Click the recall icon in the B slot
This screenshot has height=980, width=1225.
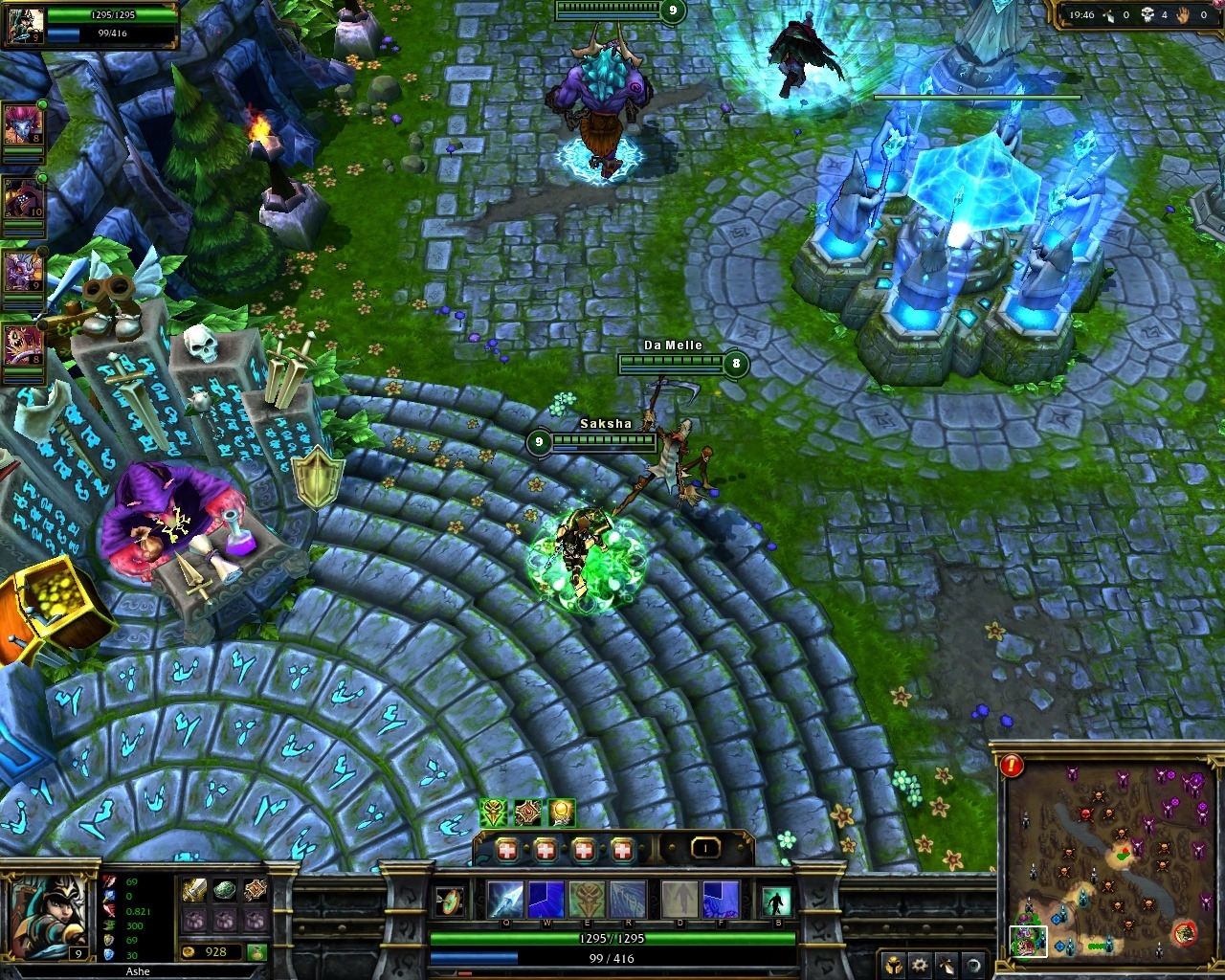pos(778,898)
